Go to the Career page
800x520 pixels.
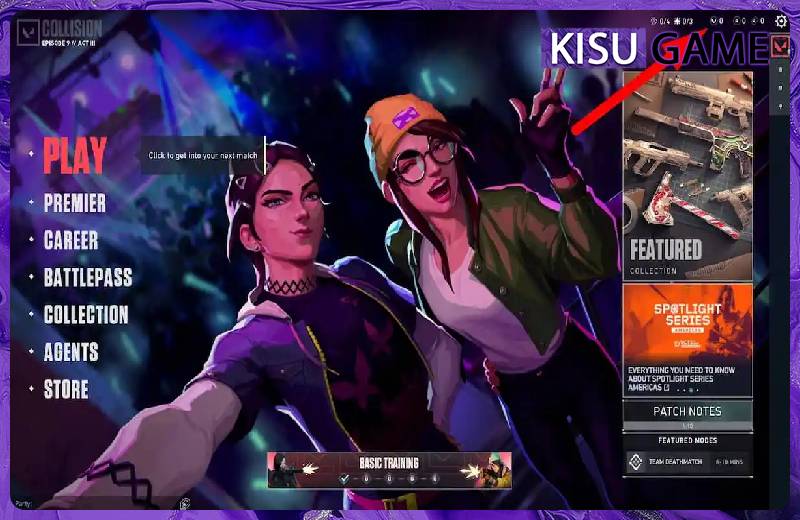(x=71, y=241)
